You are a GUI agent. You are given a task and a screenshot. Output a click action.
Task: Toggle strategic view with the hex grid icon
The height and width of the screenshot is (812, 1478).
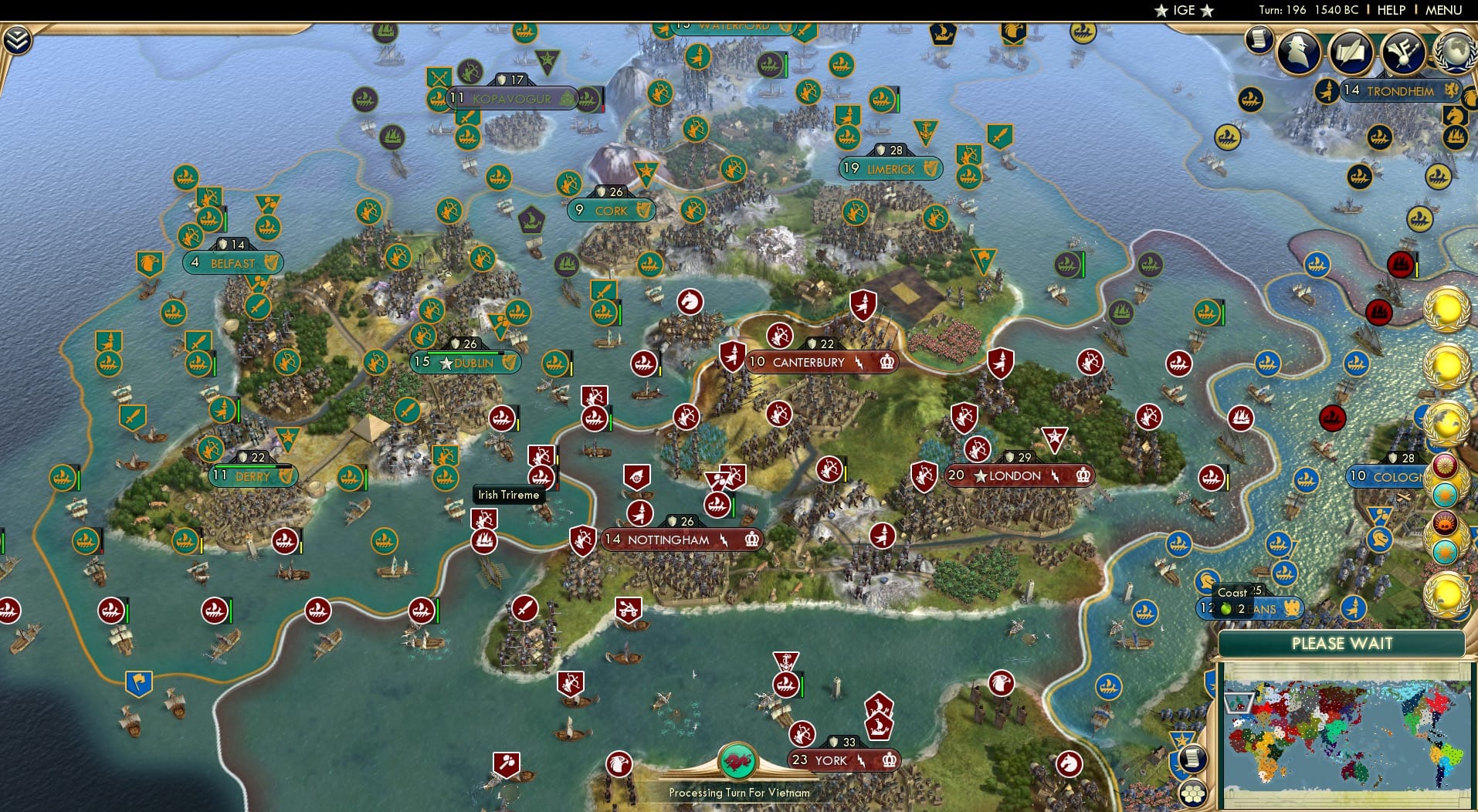(x=1194, y=792)
